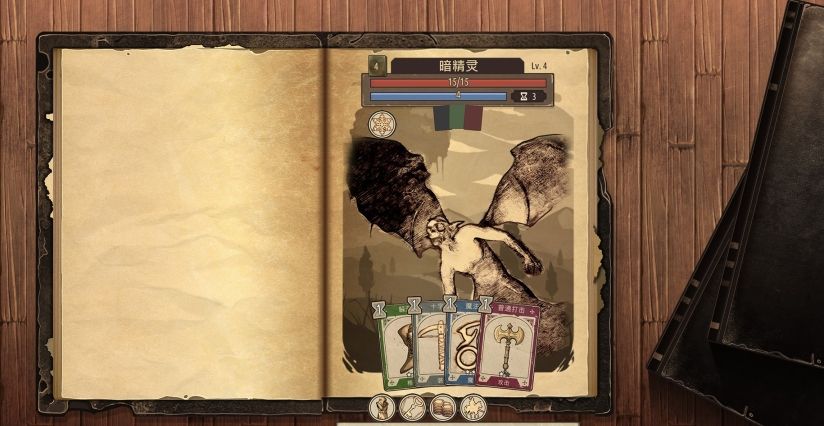
Task: Click the bone key round icon
Action: [412, 407]
